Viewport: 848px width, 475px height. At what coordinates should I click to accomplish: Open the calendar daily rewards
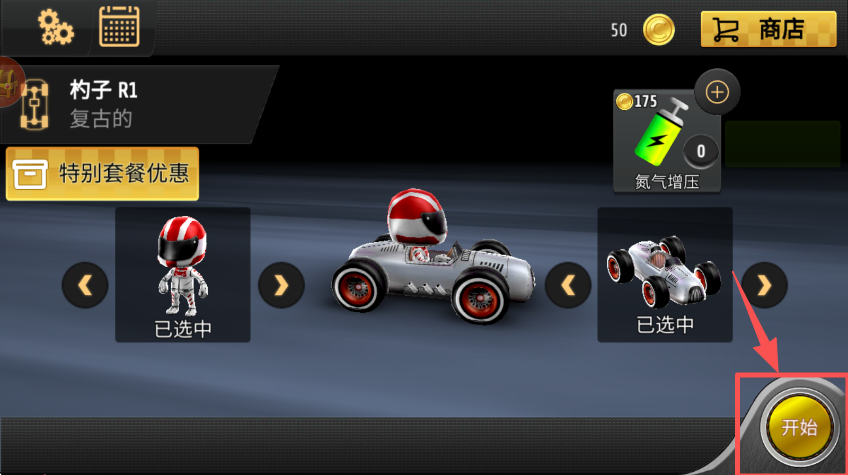click(119, 27)
